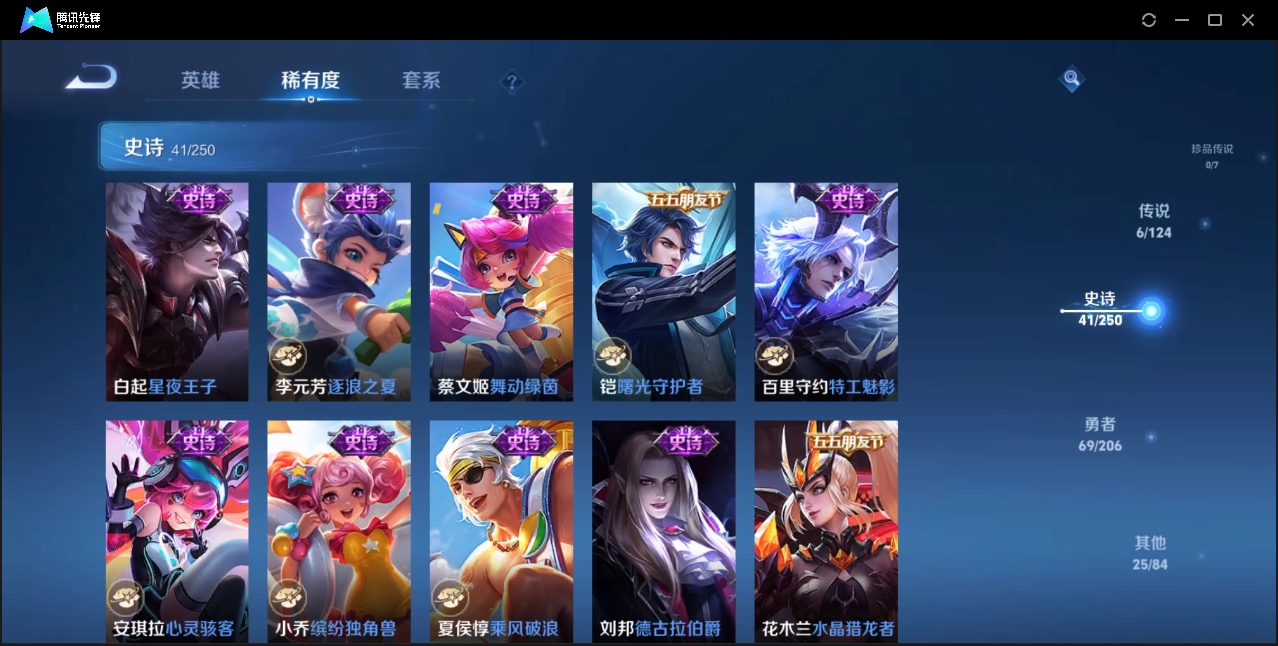1278x646 pixels.
Task: Go back using the return arrow
Action: click(92, 78)
